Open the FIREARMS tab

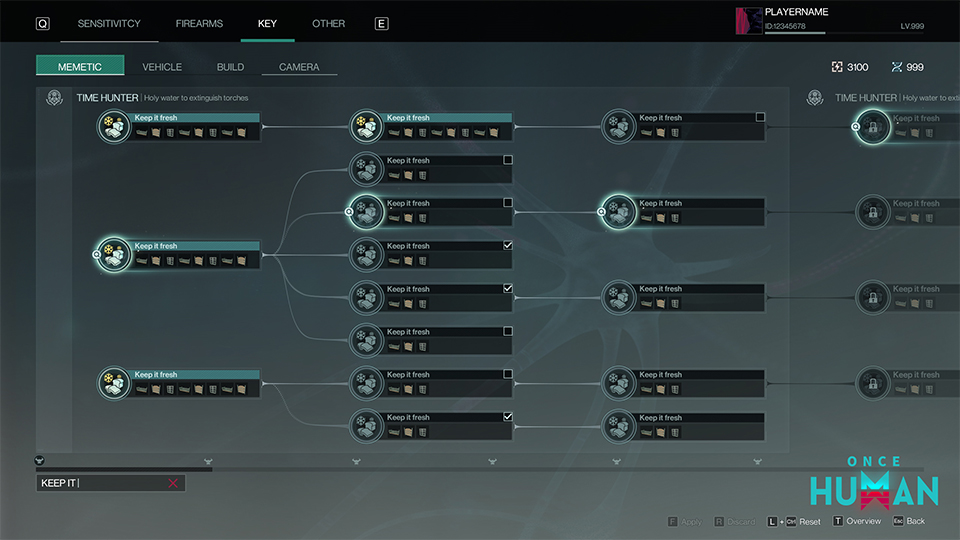199,23
